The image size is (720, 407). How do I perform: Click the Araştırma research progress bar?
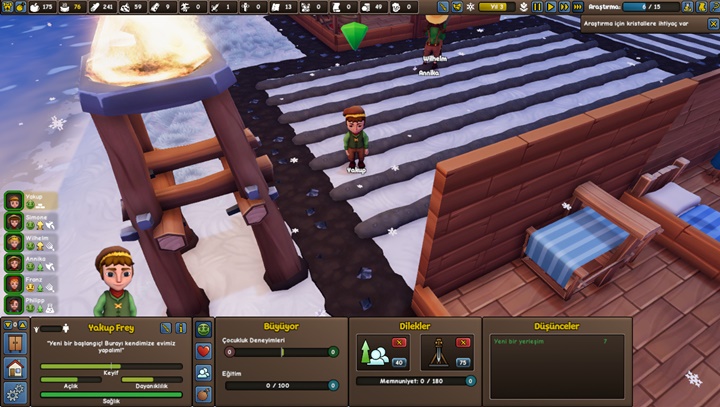[x=651, y=7]
